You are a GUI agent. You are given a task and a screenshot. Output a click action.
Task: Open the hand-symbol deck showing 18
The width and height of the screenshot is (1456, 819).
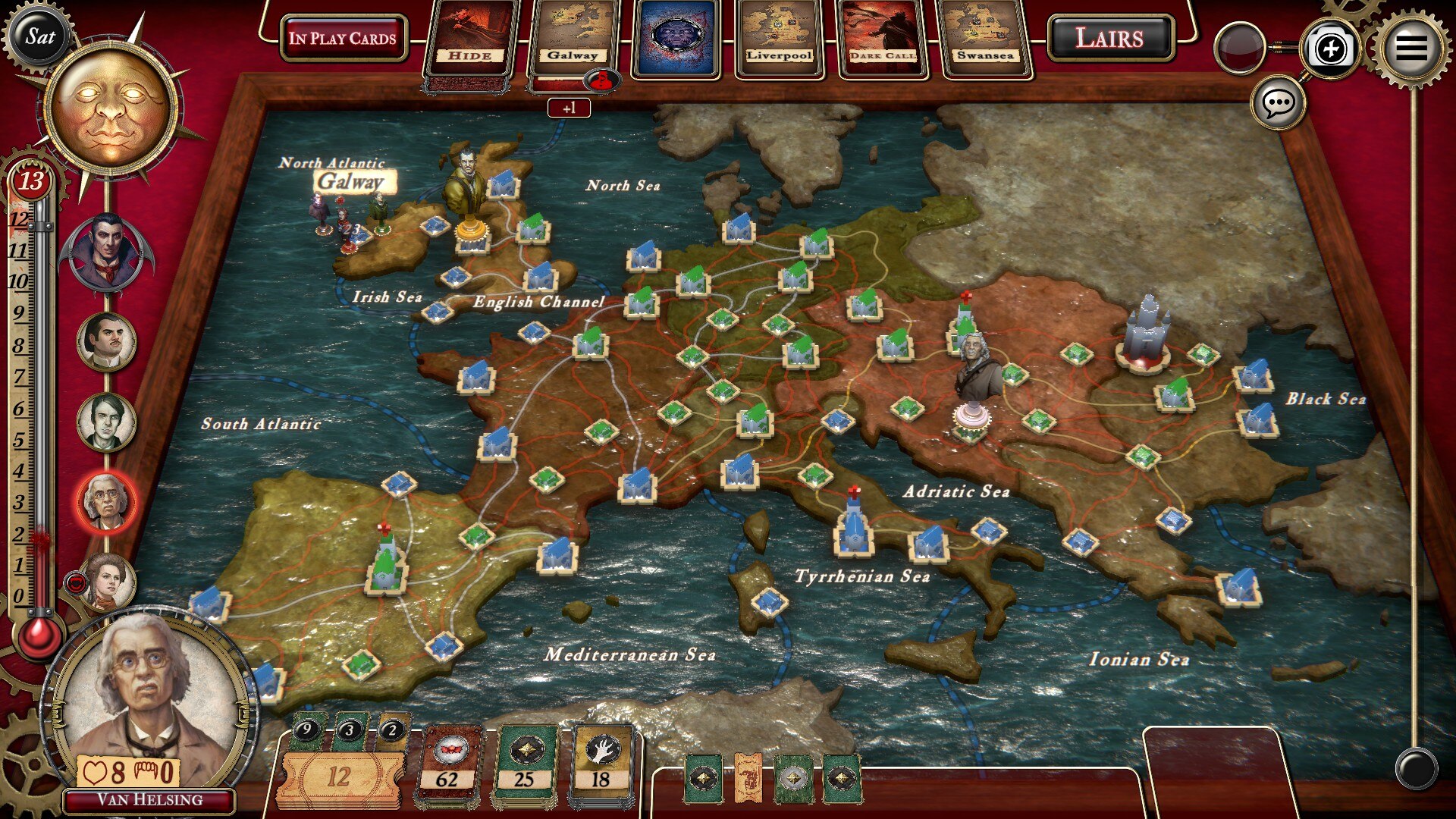[601, 766]
